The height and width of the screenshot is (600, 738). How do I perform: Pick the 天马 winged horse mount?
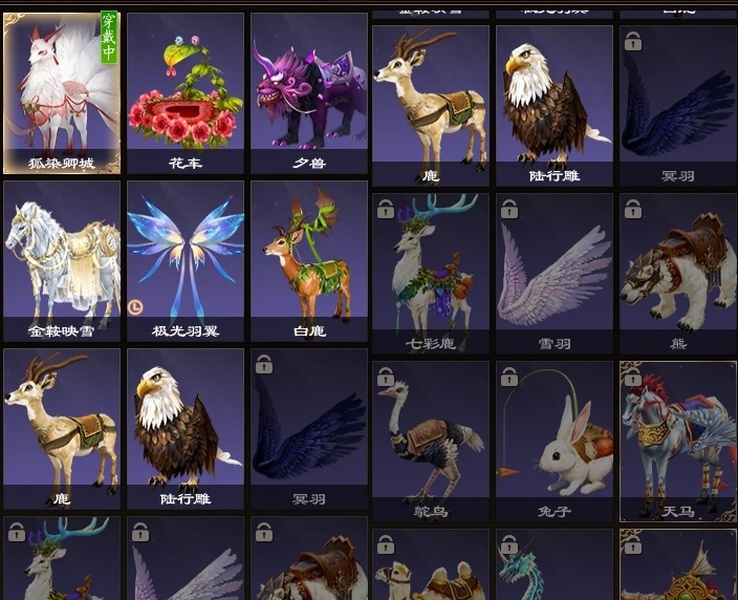pos(677,440)
